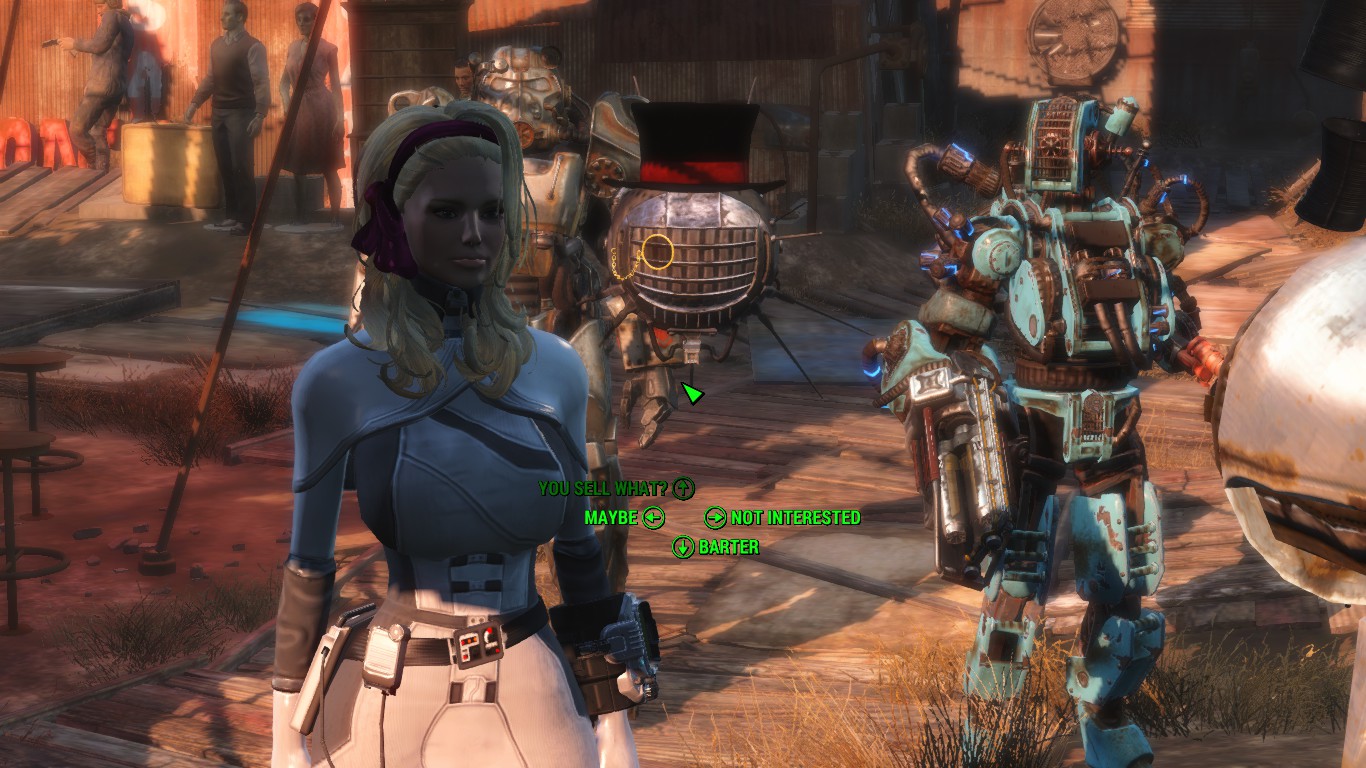
Task: Pick the "Not Interested" response
Action: [795, 518]
